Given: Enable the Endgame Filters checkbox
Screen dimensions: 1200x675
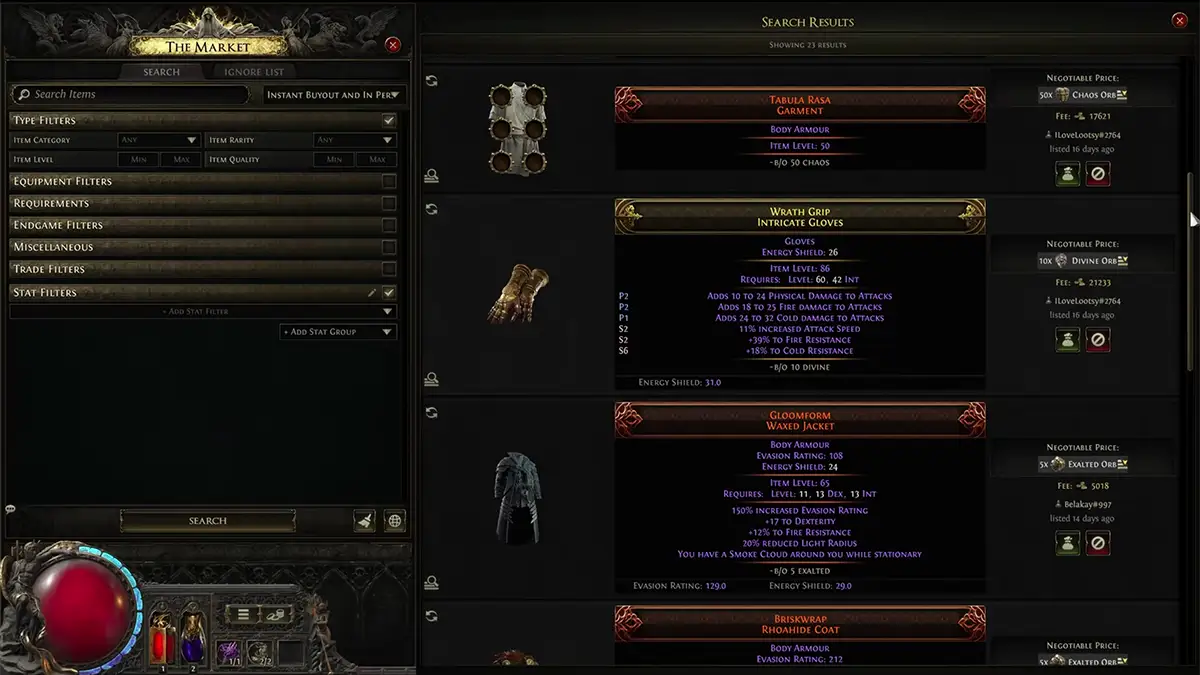Looking at the screenshot, I should (389, 225).
